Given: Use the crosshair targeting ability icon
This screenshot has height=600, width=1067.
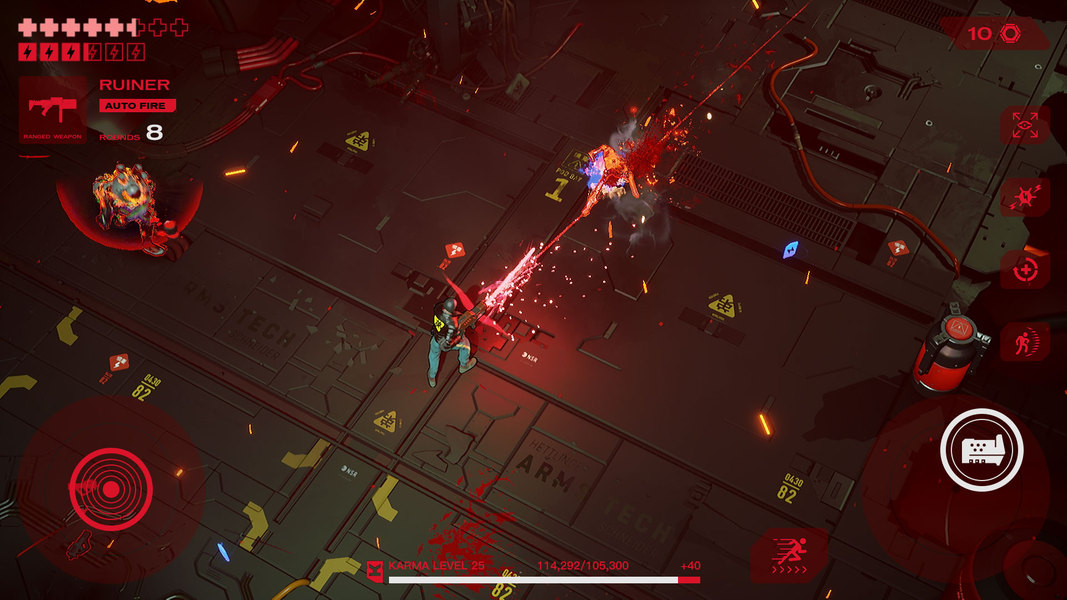Looking at the screenshot, I should coord(1024,270).
